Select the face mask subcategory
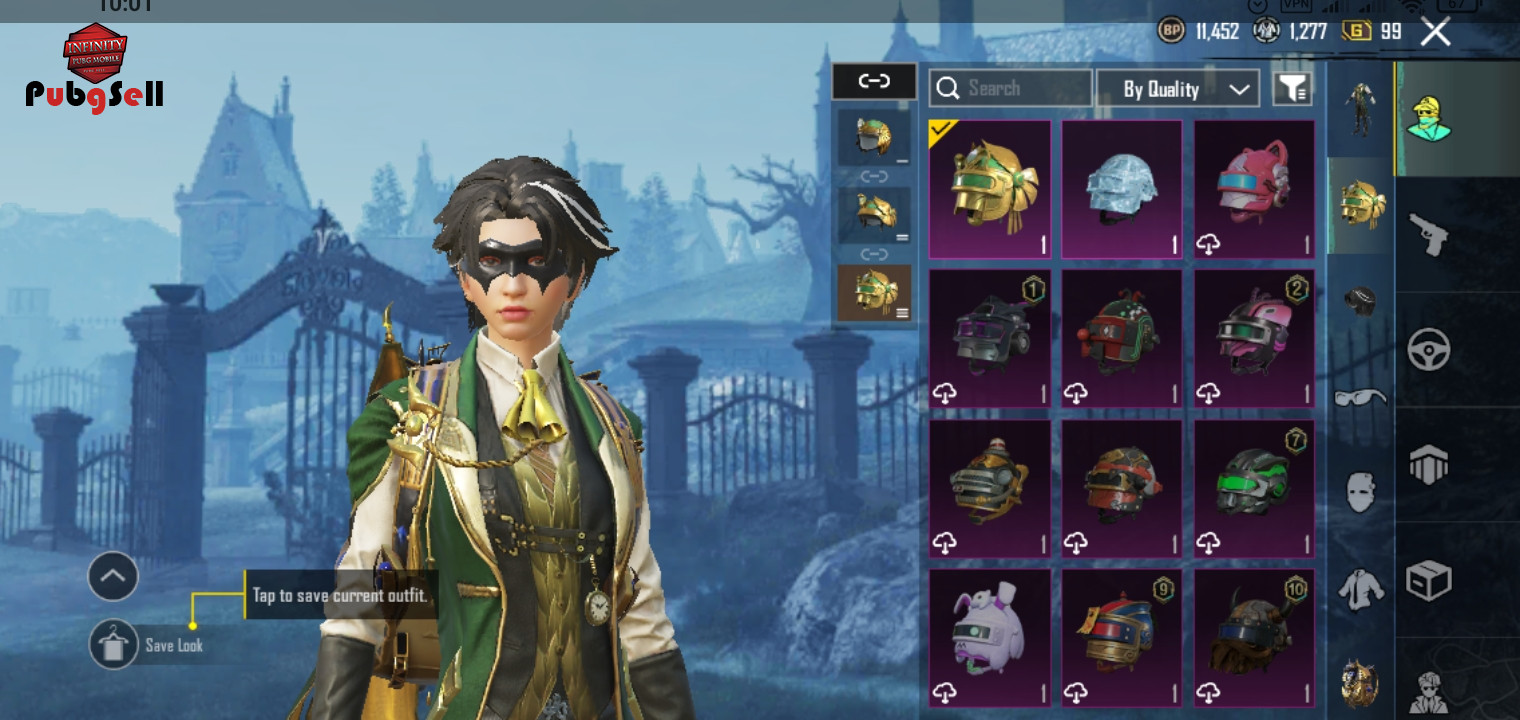The width and height of the screenshot is (1520, 720). point(1360,492)
